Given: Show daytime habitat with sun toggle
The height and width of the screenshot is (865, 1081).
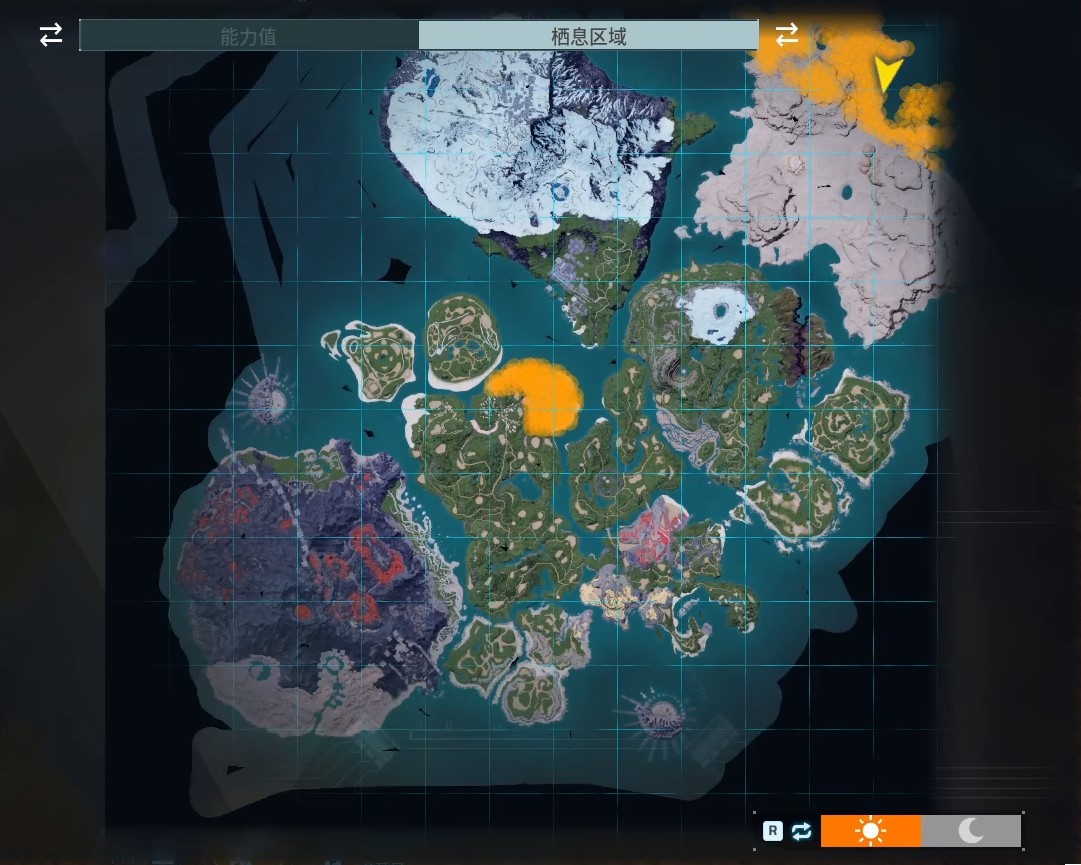Looking at the screenshot, I should [x=871, y=831].
